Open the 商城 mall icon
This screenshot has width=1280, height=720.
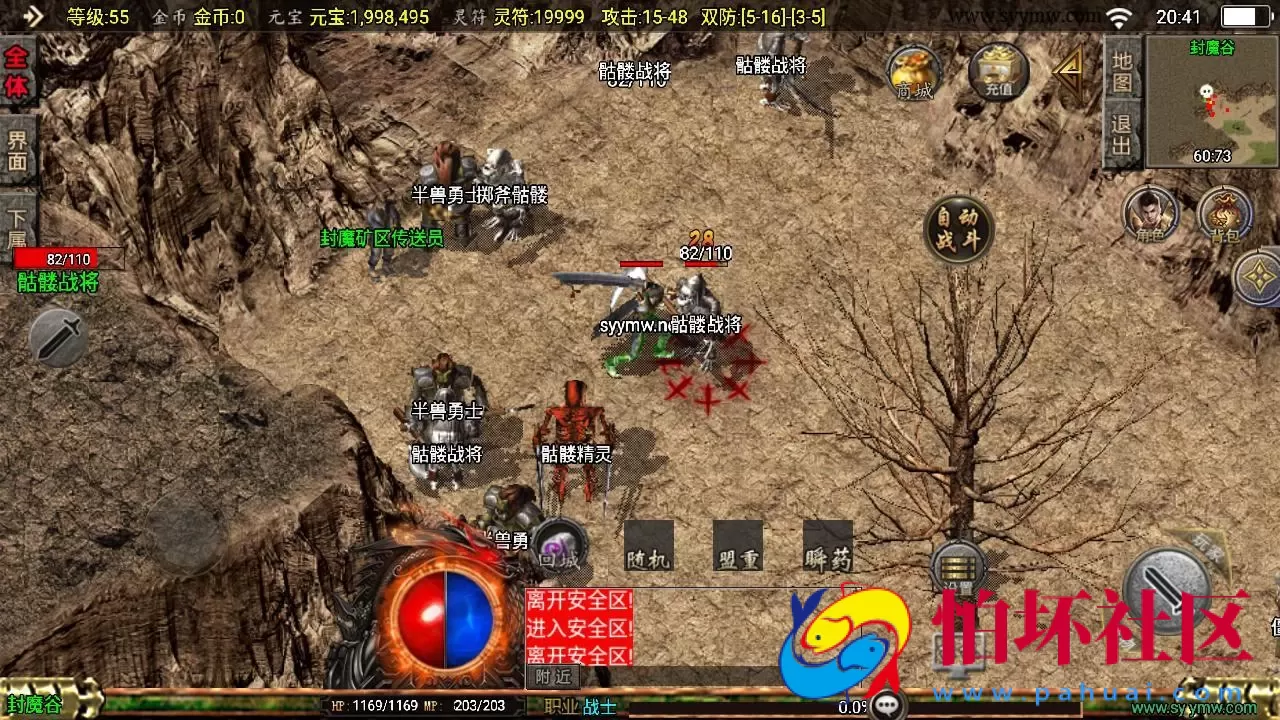912,72
